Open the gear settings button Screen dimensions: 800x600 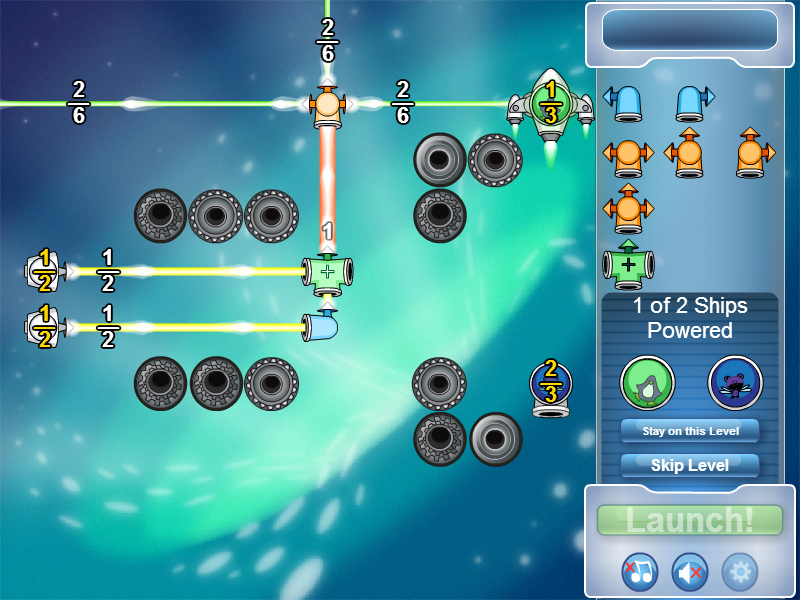click(740, 571)
